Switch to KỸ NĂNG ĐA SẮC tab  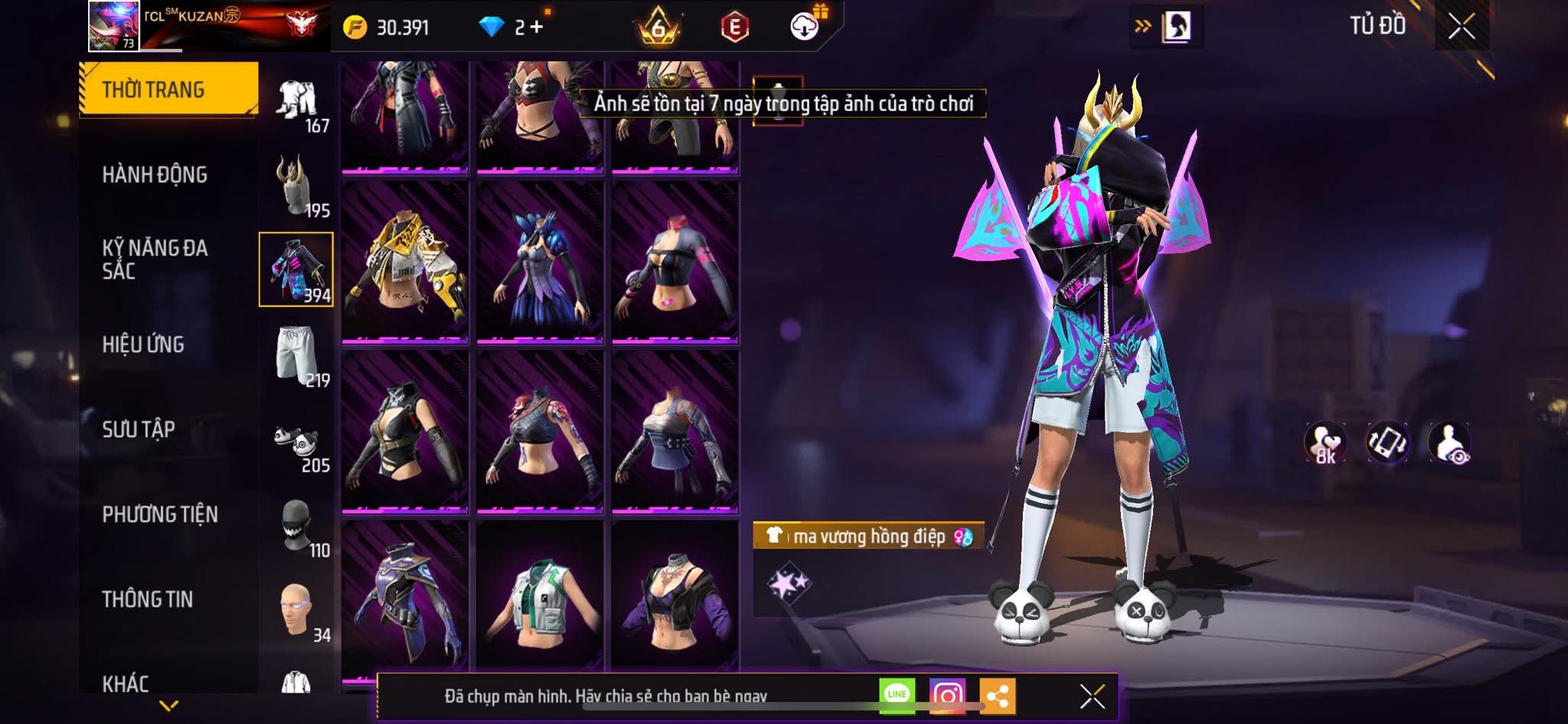pyautogui.click(x=155, y=259)
